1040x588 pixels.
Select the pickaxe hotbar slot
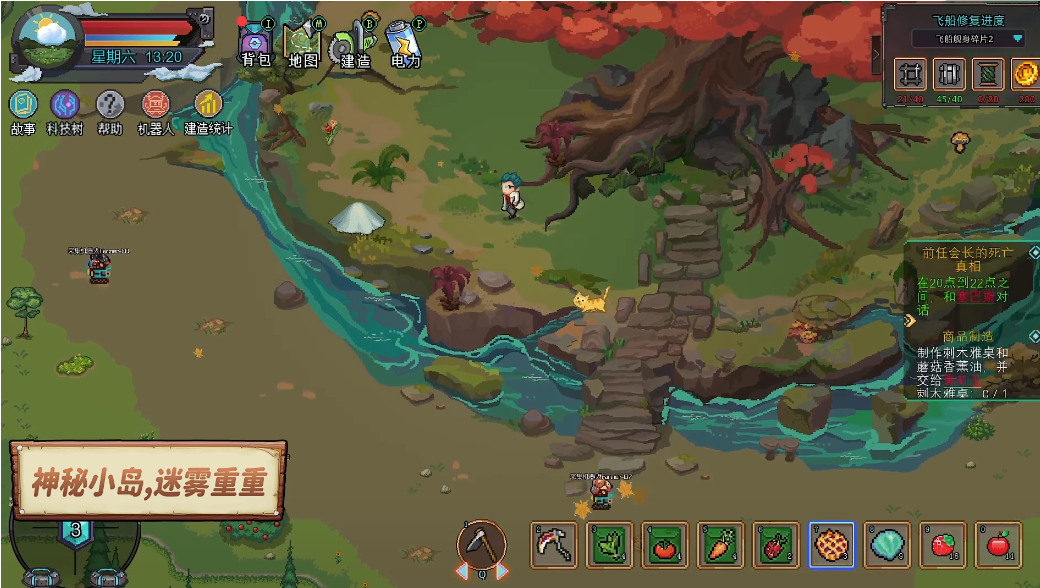pos(553,545)
